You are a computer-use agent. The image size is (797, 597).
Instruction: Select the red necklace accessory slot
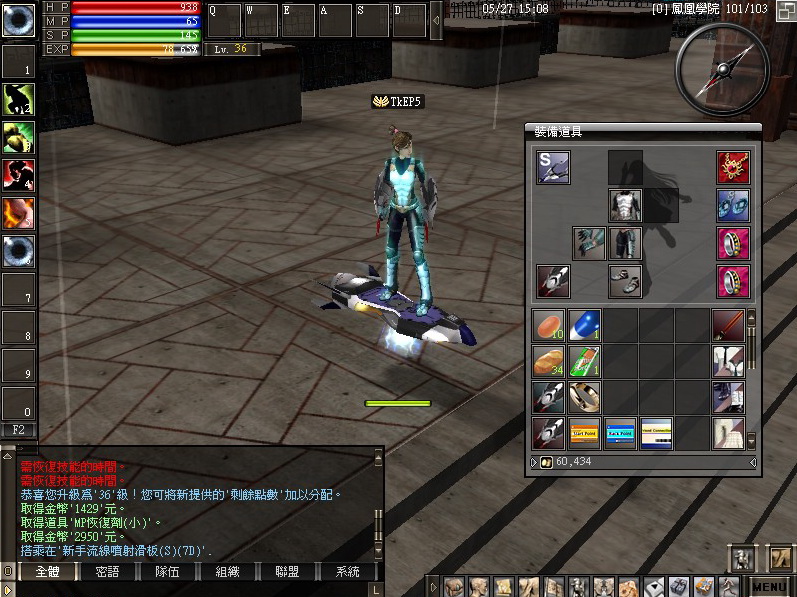click(x=733, y=167)
